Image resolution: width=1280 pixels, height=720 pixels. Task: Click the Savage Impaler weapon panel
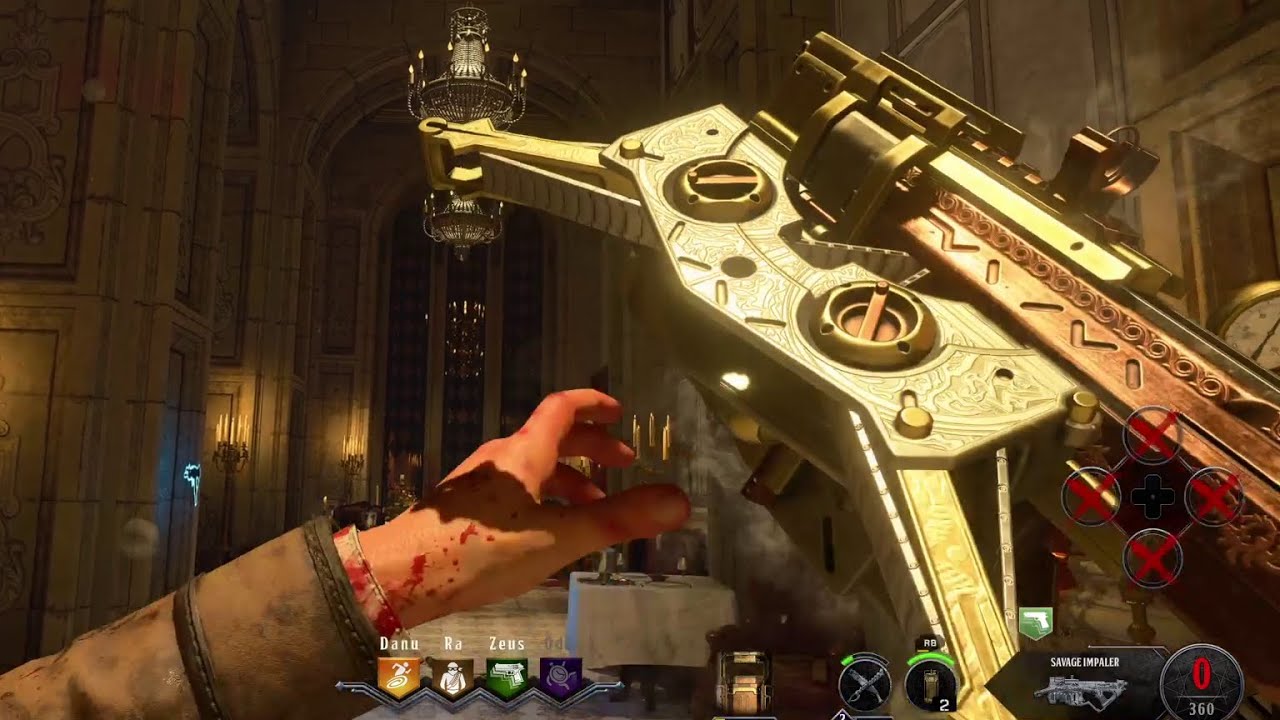pyautogui.click(x=1086, y=682)
